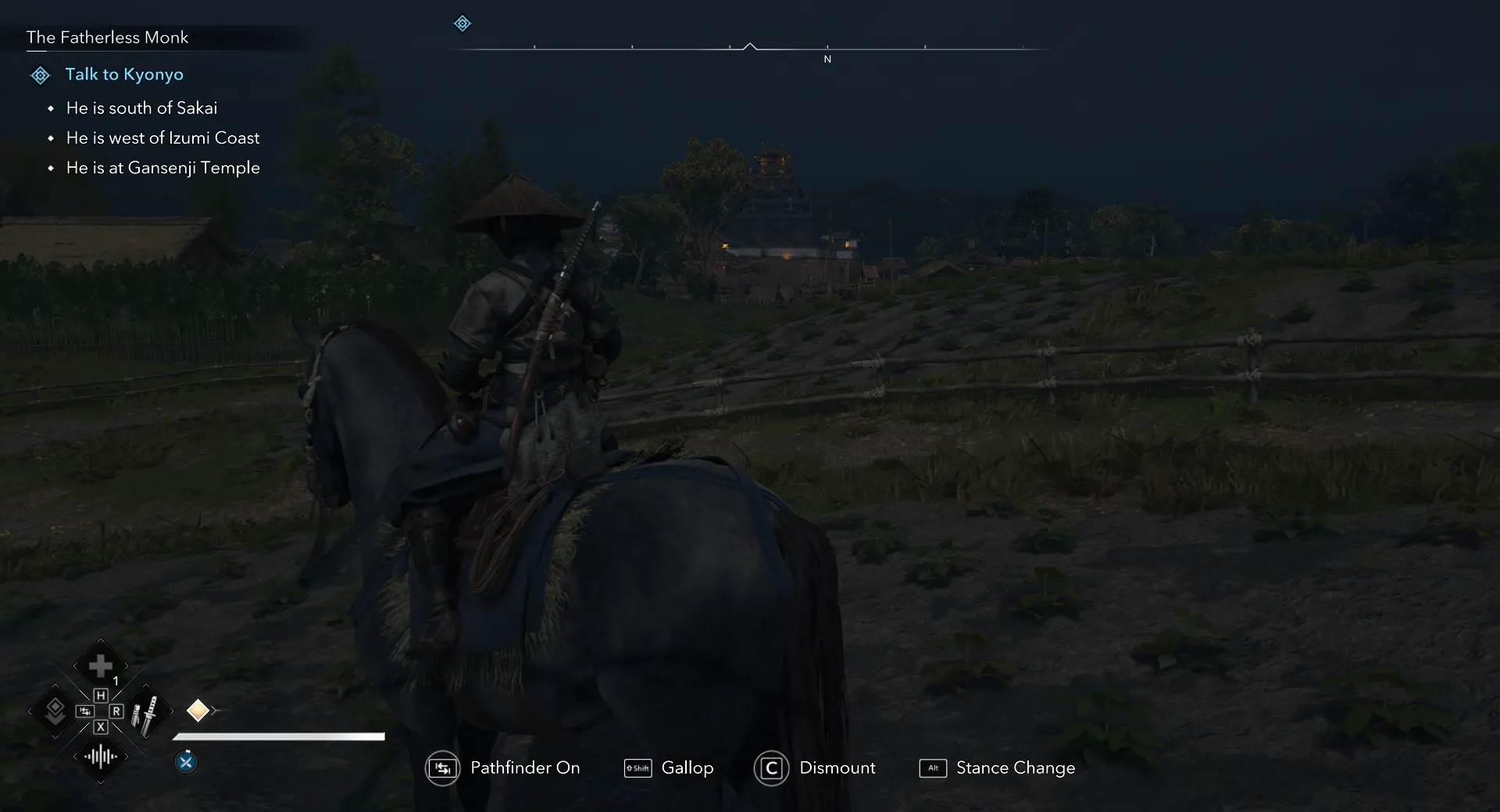Screen dimensions: 1500x812
Task: Open the swap arrows switch prompt on the radial
Action: 85,710
